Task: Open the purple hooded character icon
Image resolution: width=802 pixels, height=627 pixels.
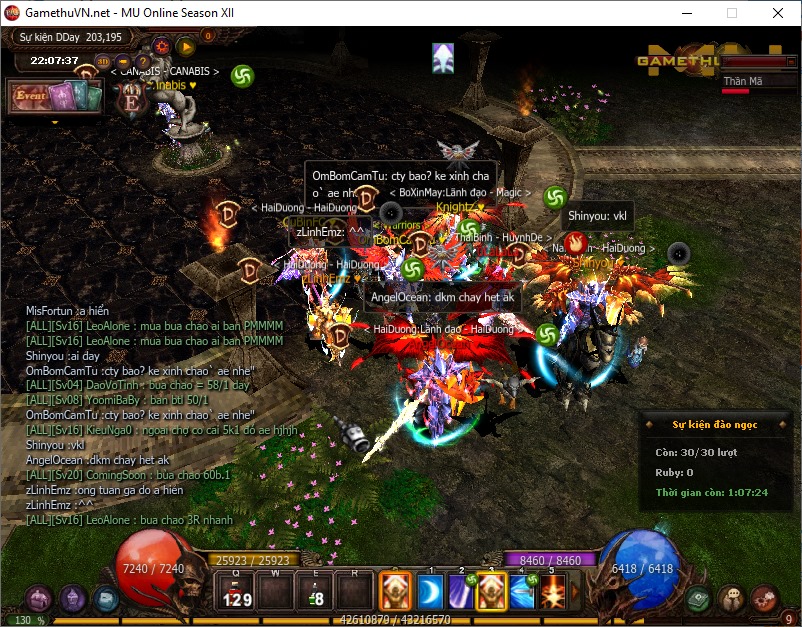Action: [x=73, y=598]
